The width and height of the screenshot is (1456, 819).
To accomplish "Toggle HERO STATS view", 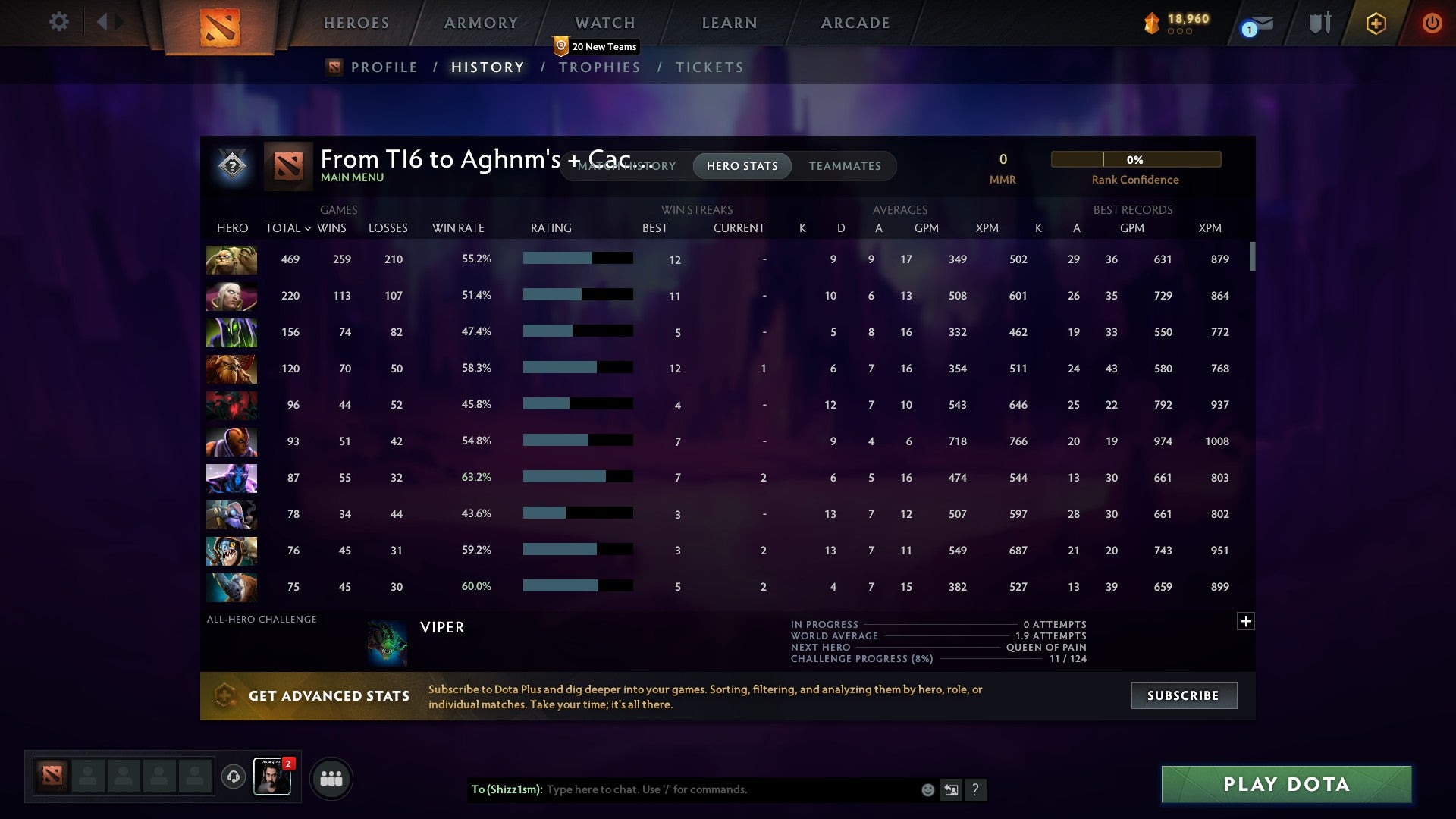I will click(742, 166).
